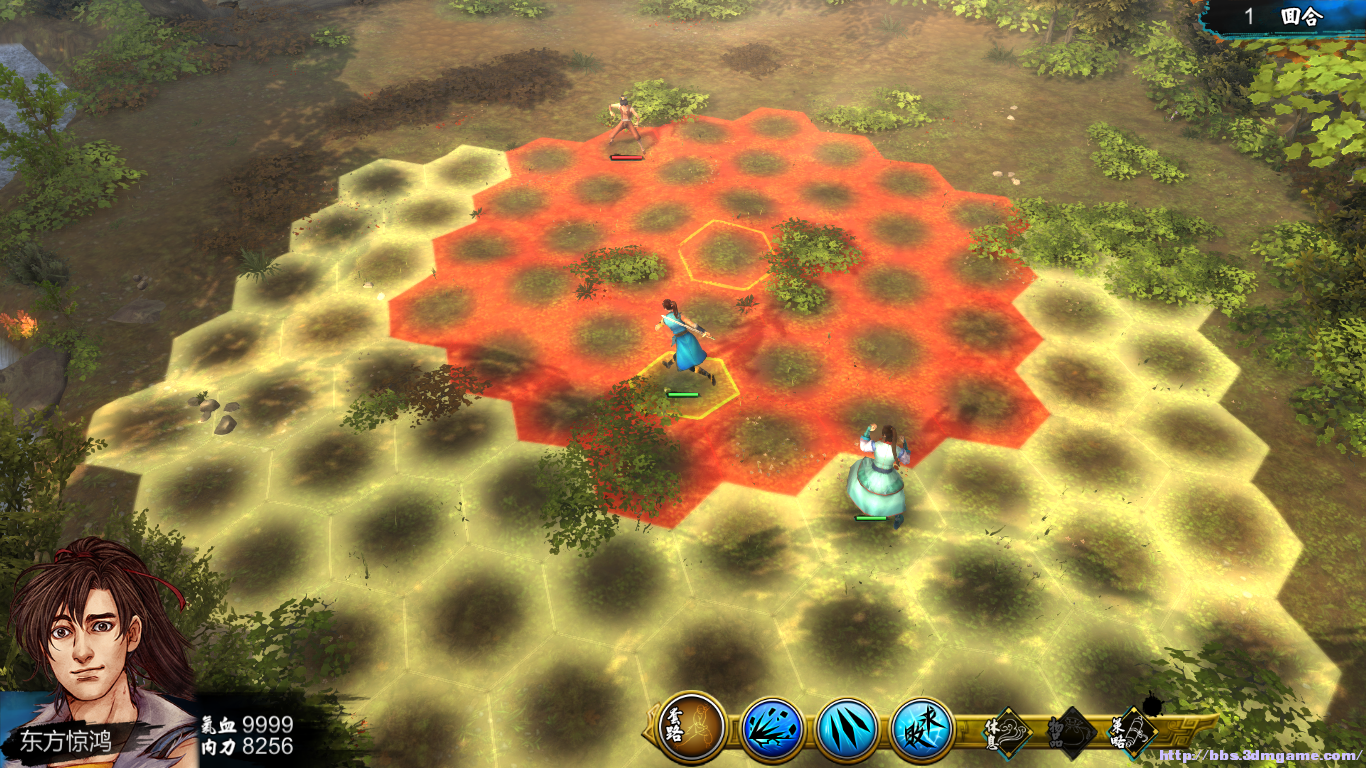The width and height of the screenshot is (1366, 768).
Task: Select the active blue-robed swordsman unit
Action: [x=685, y=341]
